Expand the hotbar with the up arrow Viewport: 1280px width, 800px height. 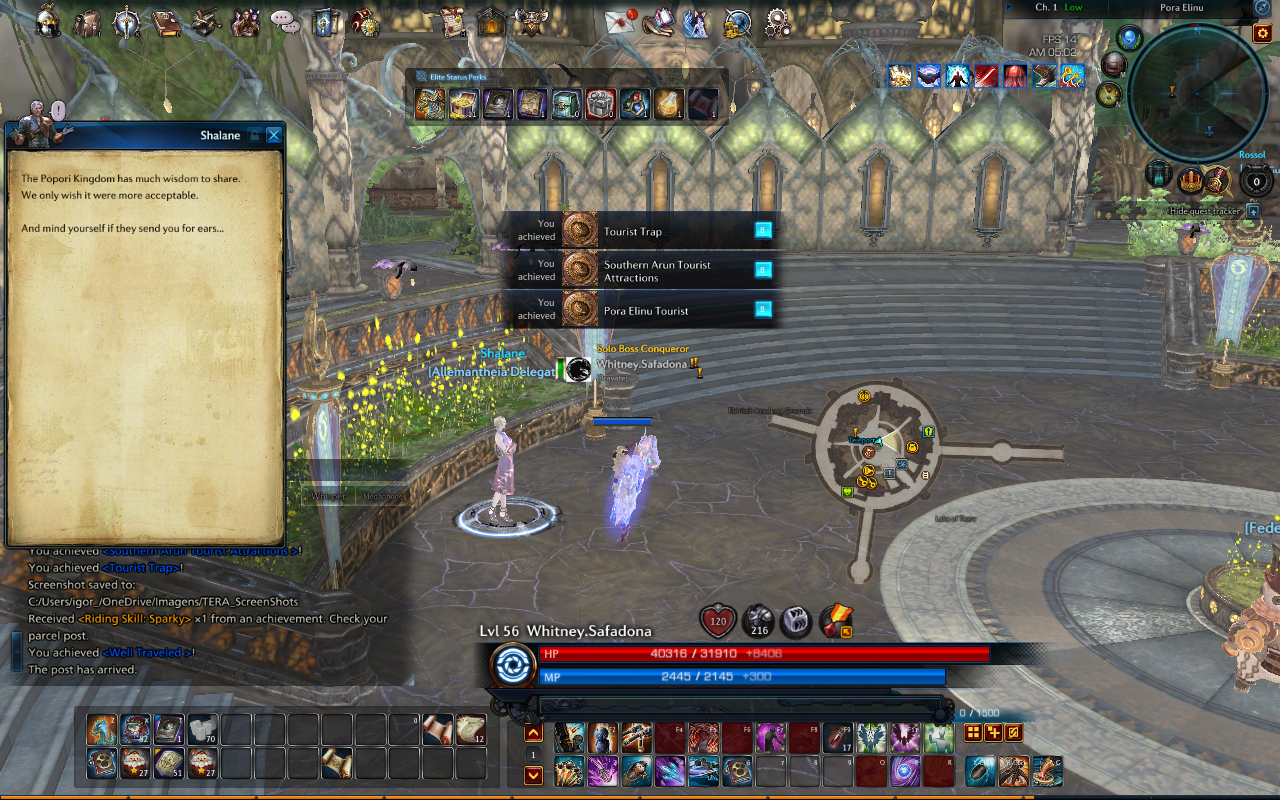(533, 733)
